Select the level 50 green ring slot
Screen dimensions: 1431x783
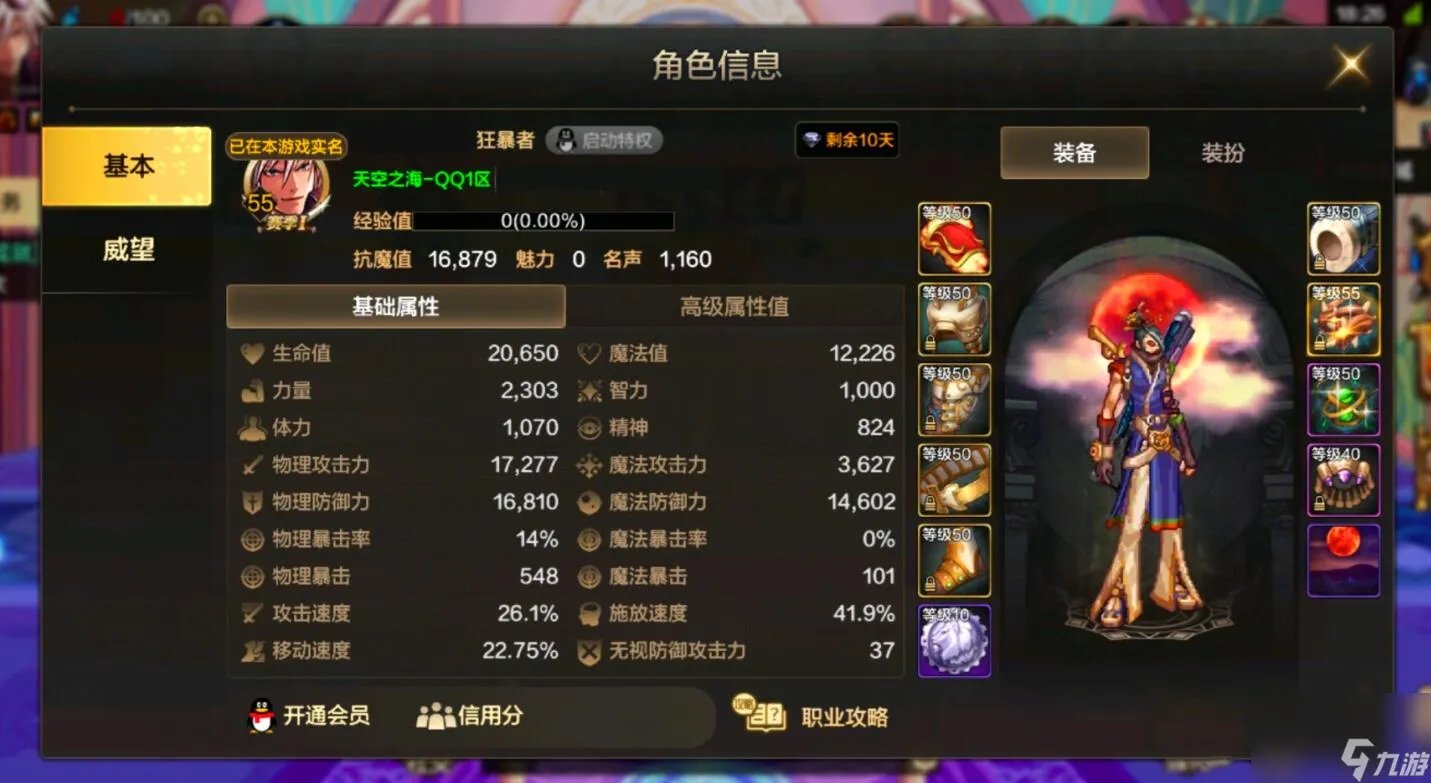pyautogui.click(x=1344, y=398)
